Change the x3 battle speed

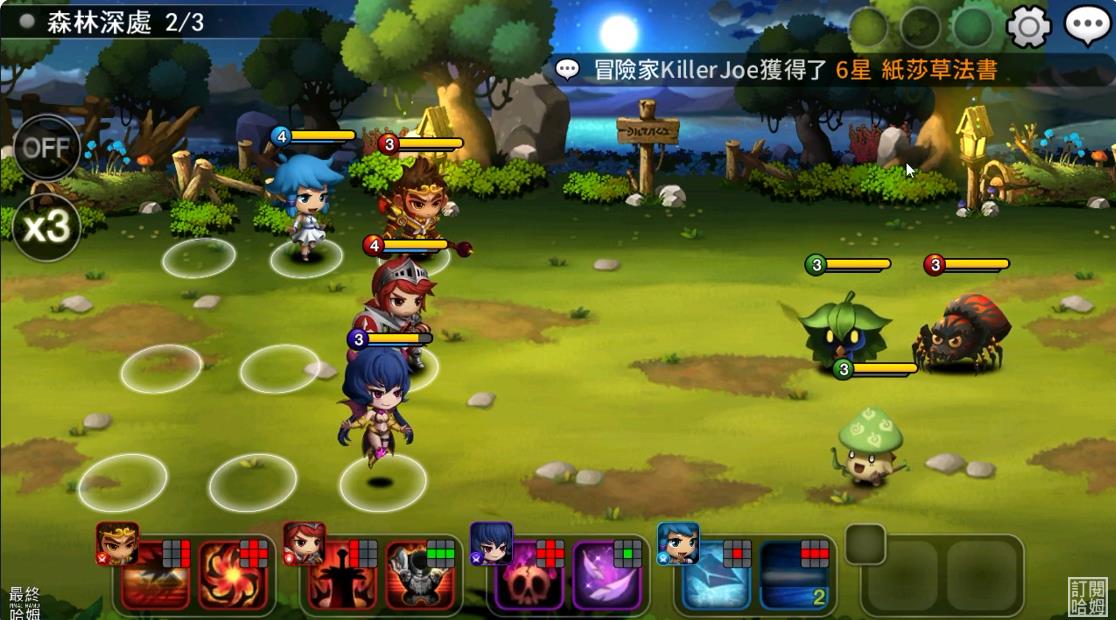46,227
